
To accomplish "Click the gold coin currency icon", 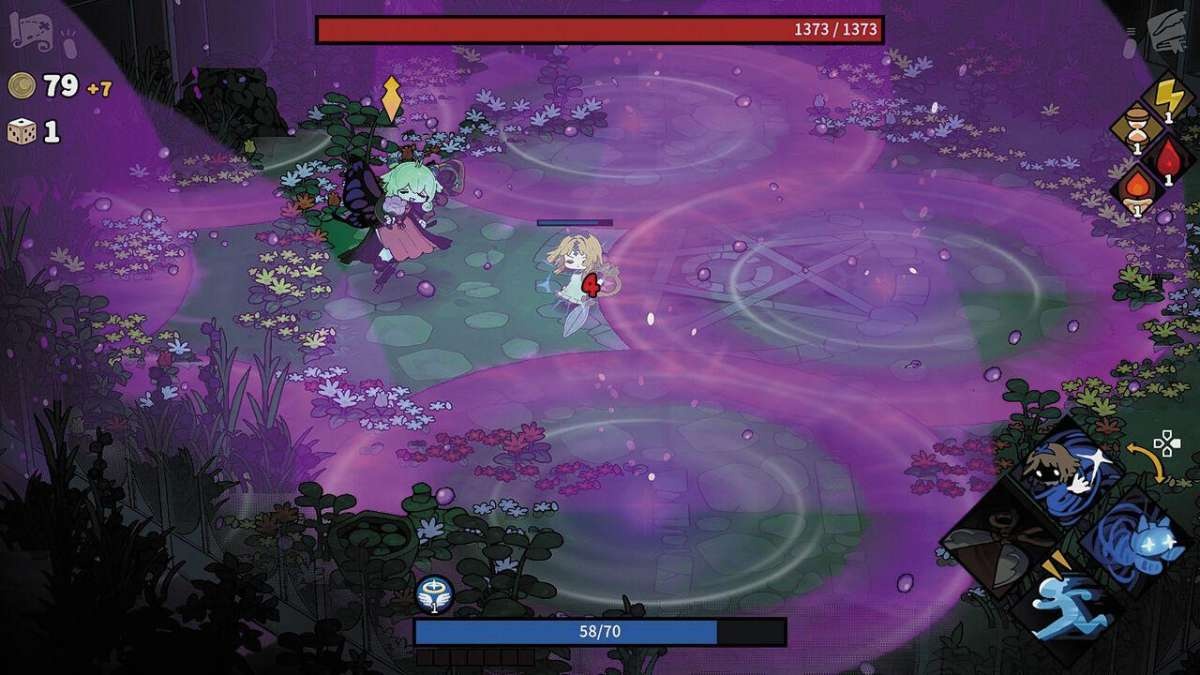I will (22, 86).
